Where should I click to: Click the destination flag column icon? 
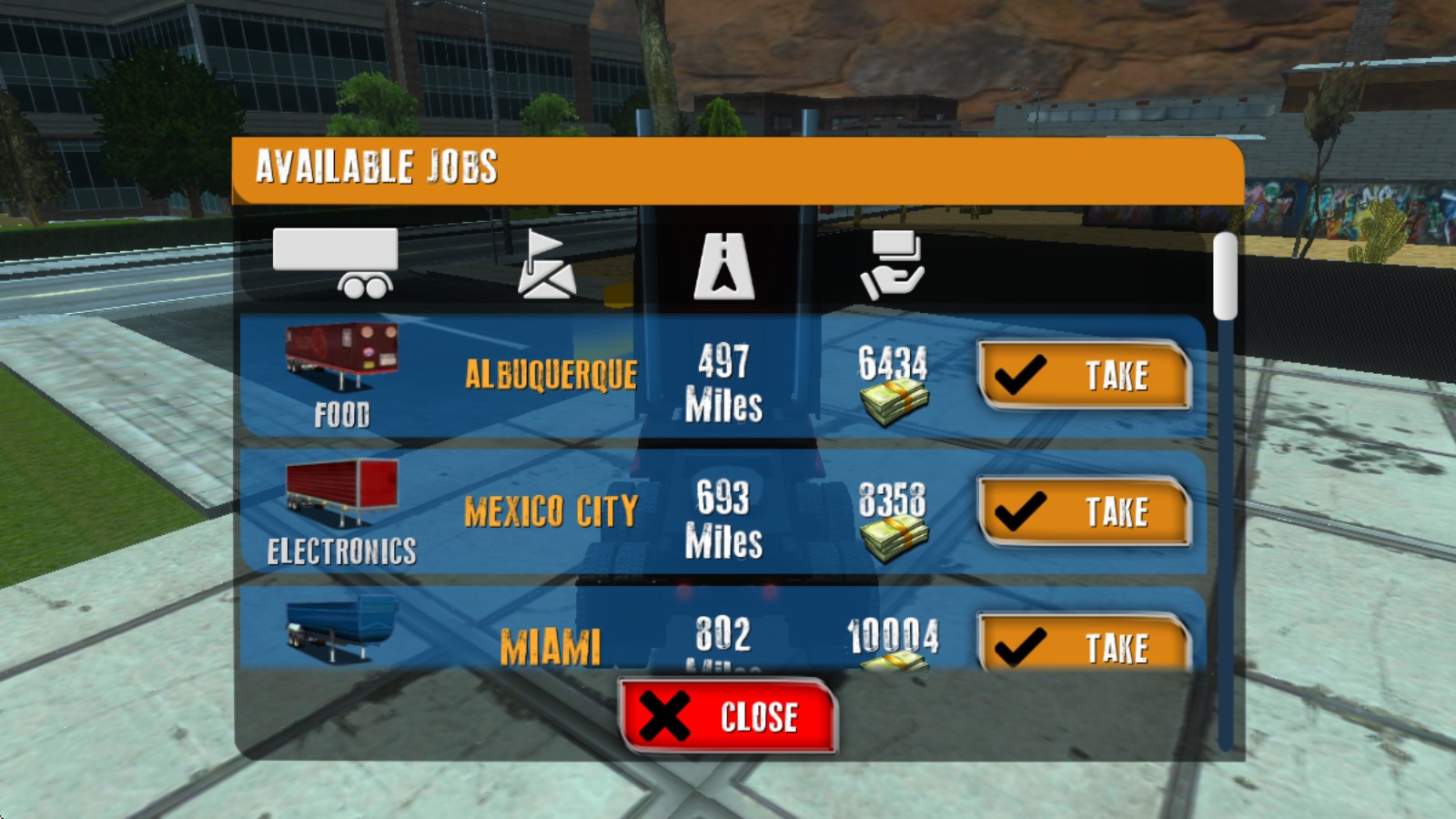pos(545,265)
